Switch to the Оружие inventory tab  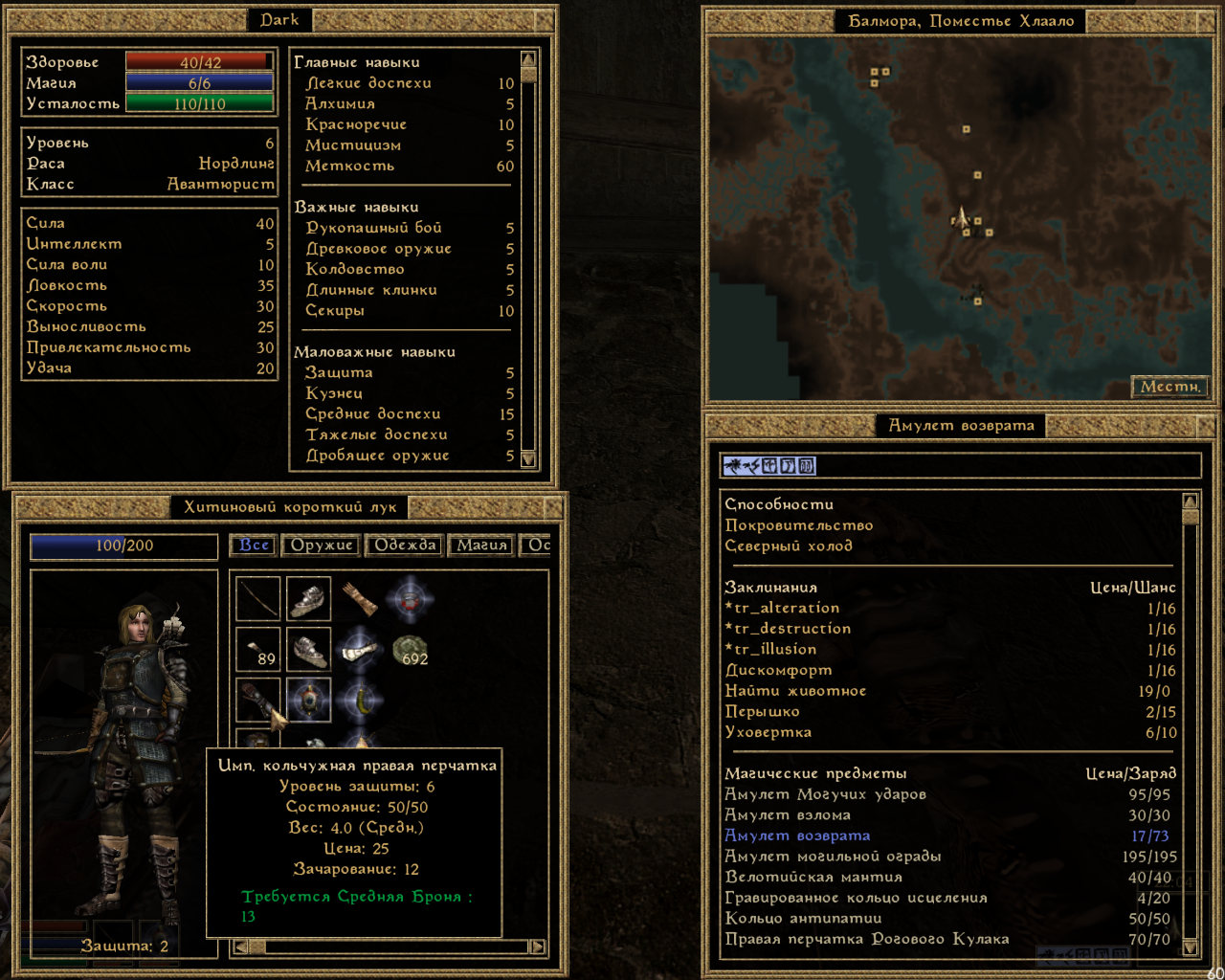[322, 546]
